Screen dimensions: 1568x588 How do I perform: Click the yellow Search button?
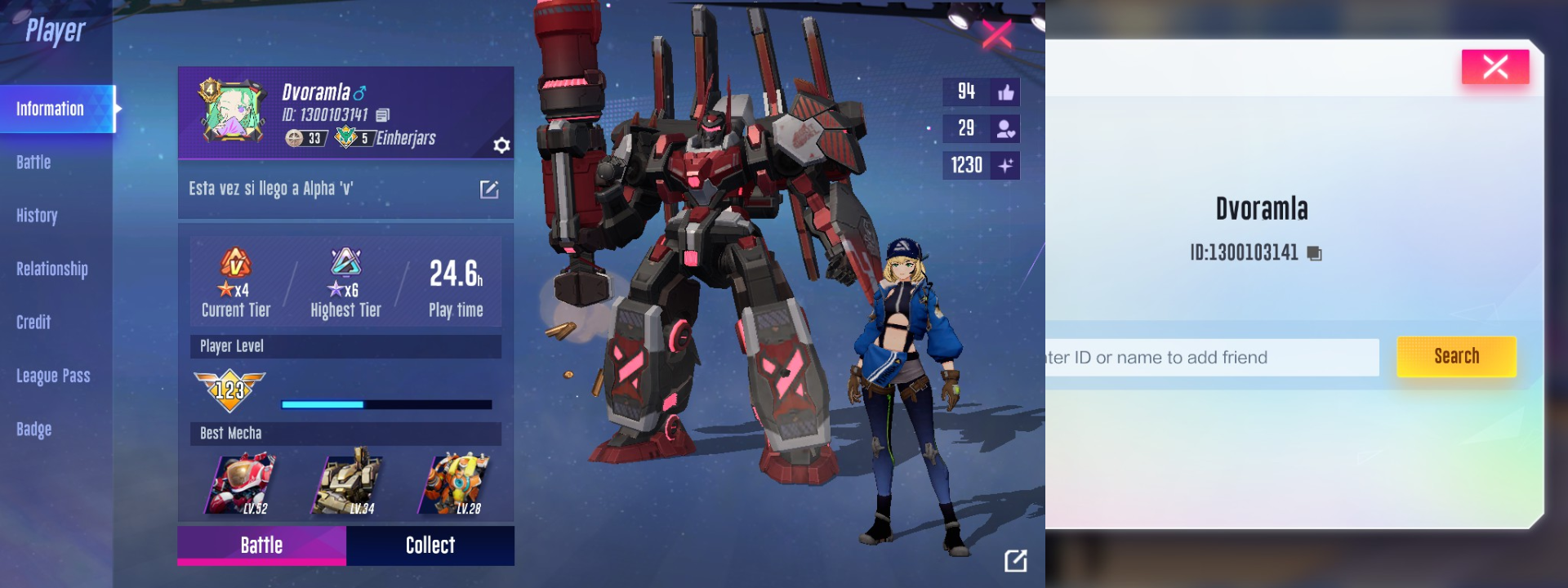click(1456, 356)
